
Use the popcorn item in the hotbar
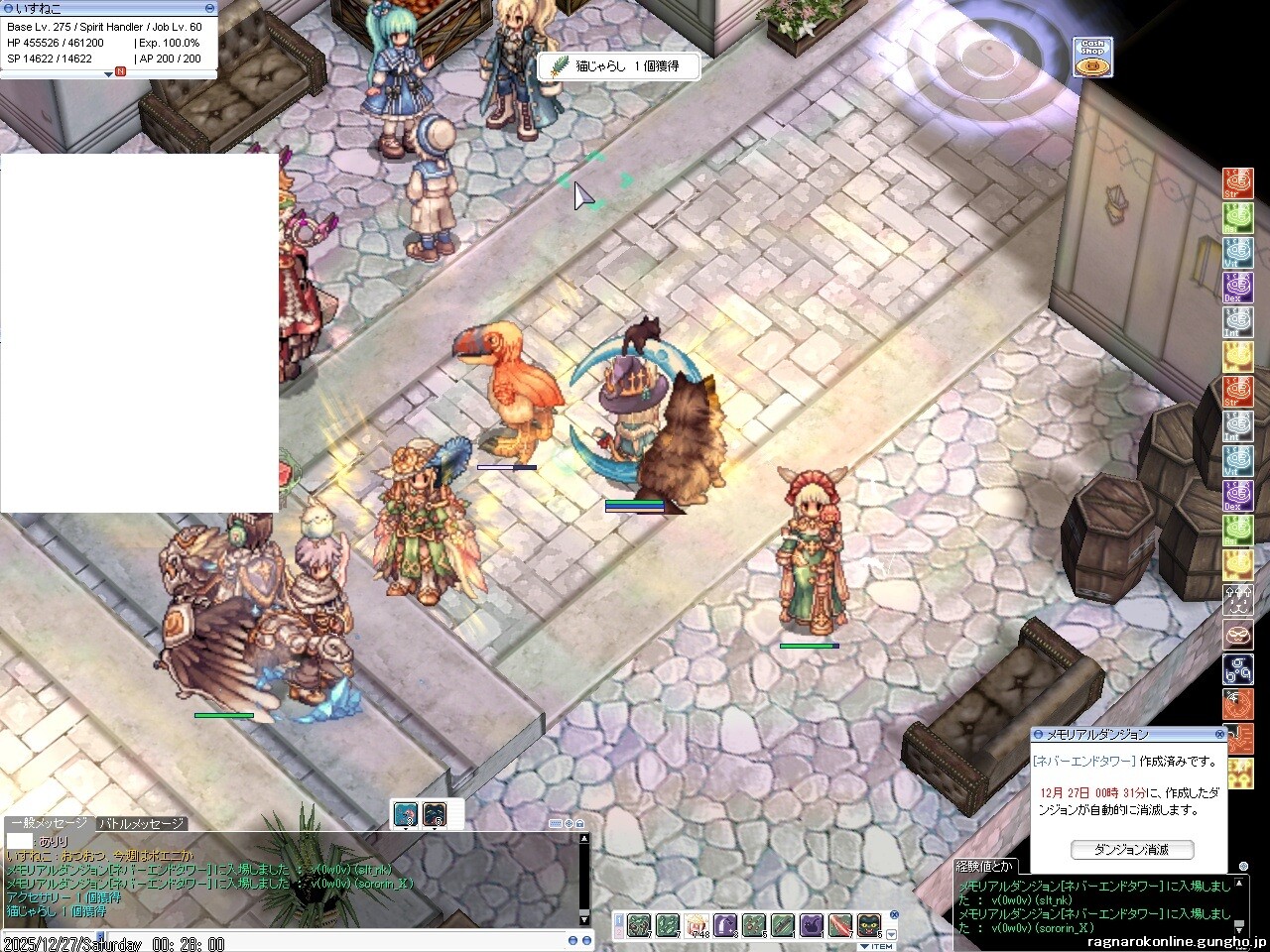(697, 926)
